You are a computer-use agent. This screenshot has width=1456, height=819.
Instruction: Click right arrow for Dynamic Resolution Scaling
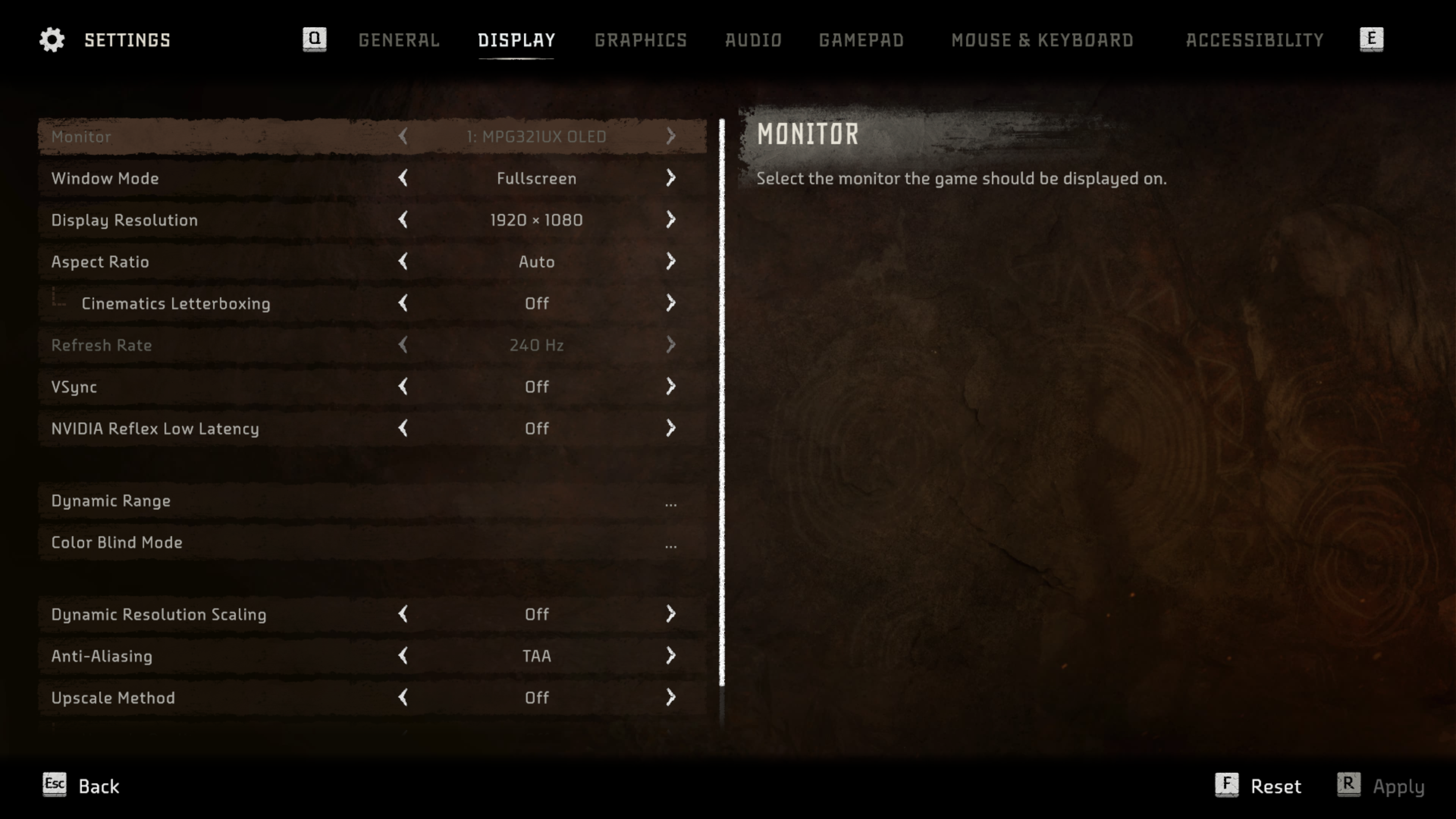tap(670, 614)
